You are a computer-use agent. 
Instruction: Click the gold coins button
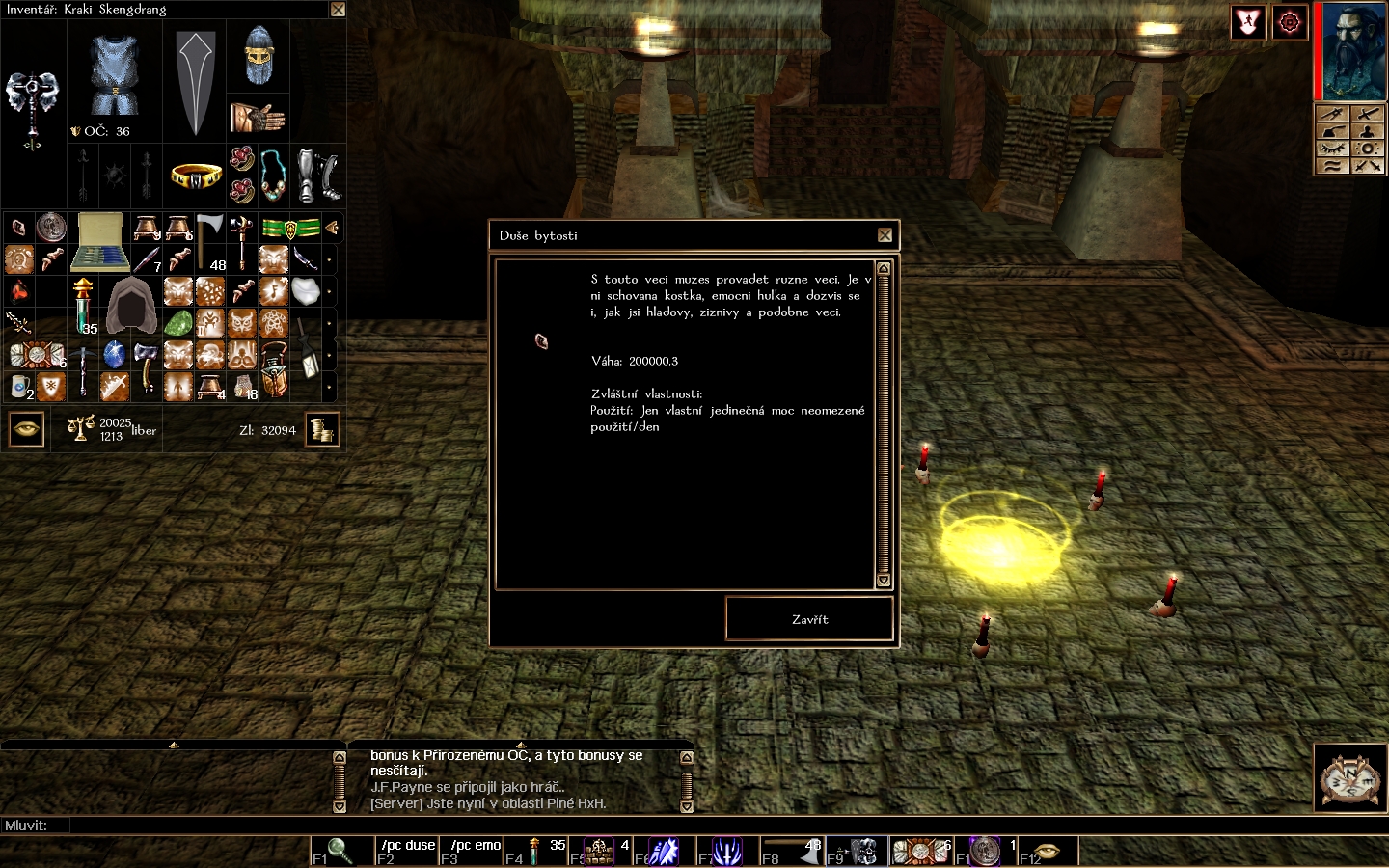(322, 429)
